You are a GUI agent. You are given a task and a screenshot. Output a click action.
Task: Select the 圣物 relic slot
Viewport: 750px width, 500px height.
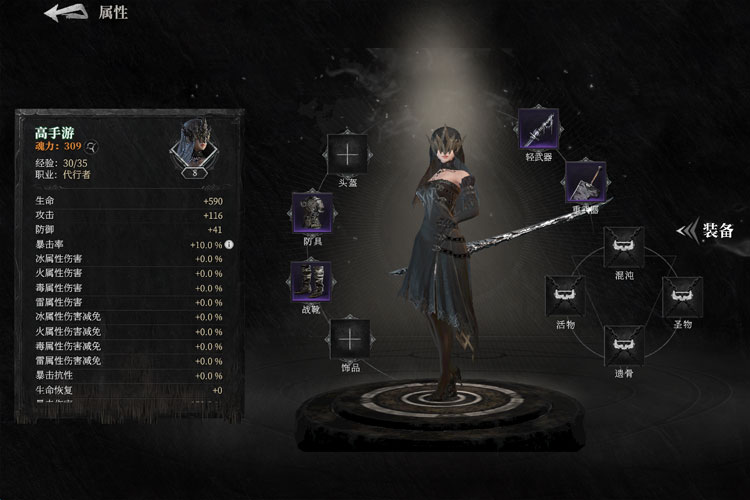(683, 296)
